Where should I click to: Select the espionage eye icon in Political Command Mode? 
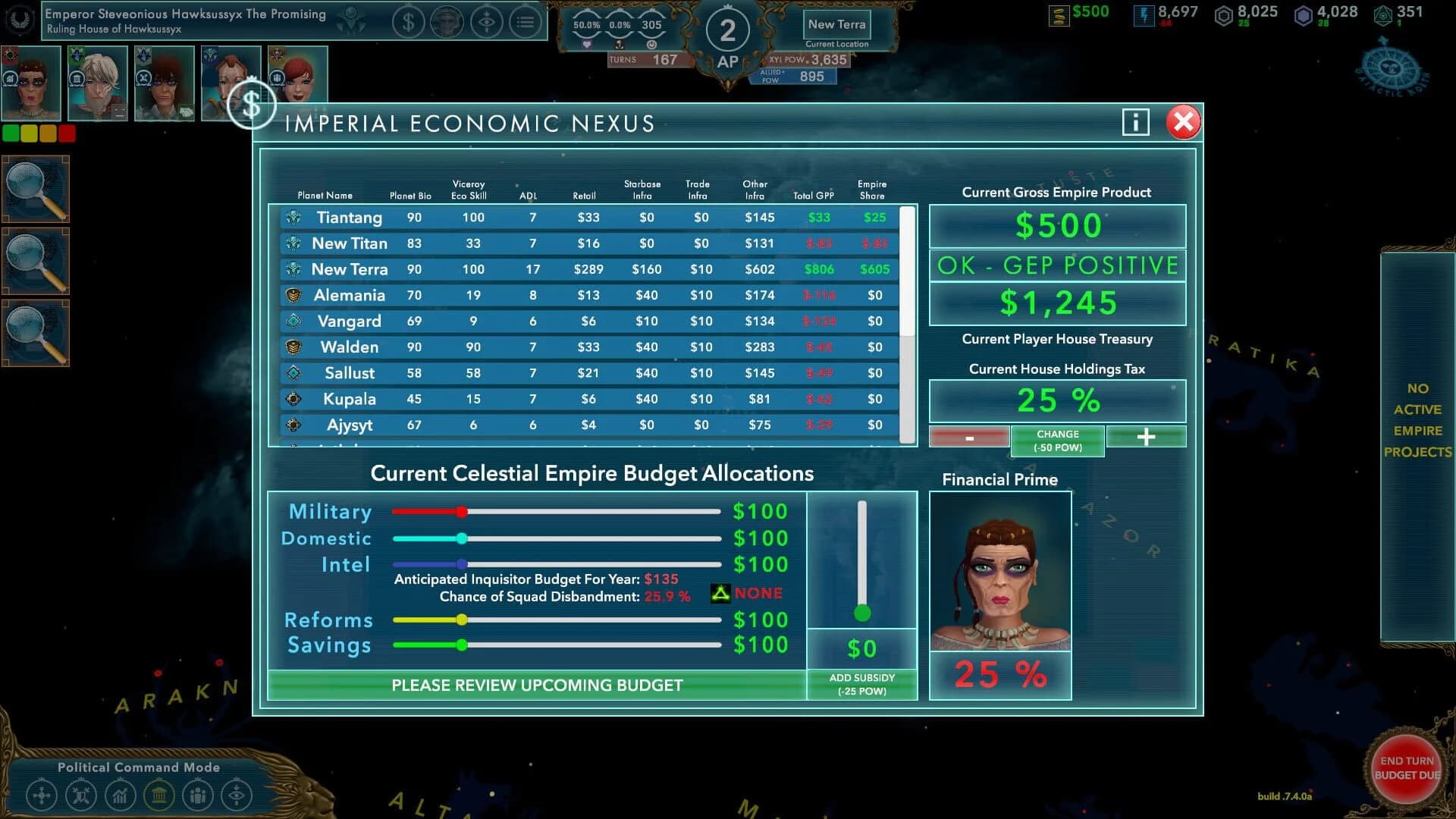236,795
